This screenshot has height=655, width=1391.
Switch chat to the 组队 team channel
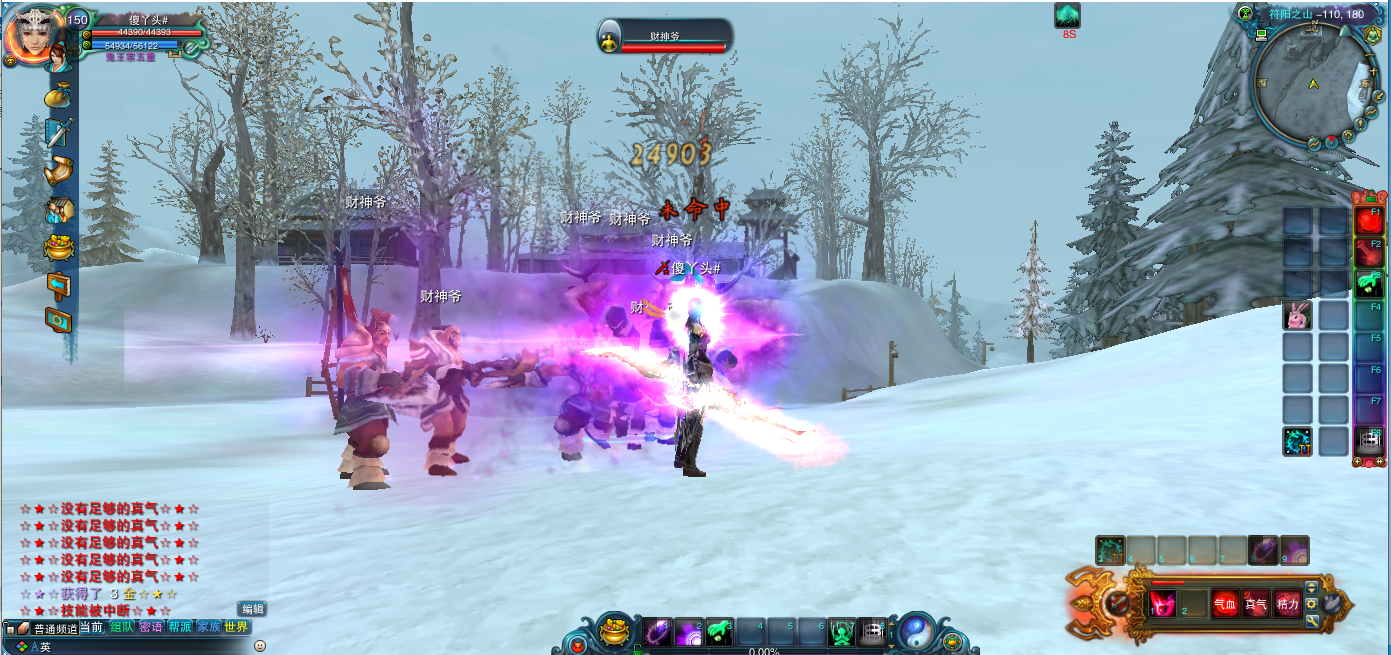[x=122, y=627]
